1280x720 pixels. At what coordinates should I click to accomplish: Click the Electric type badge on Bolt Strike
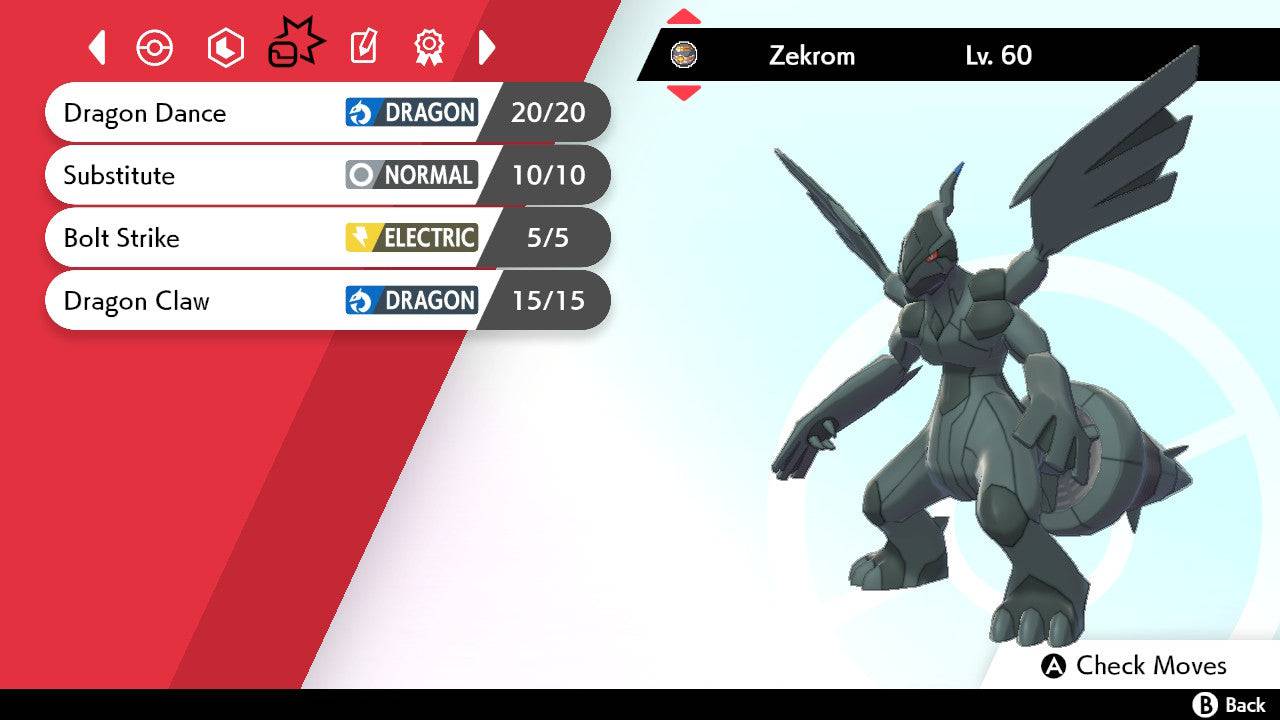[x=411, y=238]
